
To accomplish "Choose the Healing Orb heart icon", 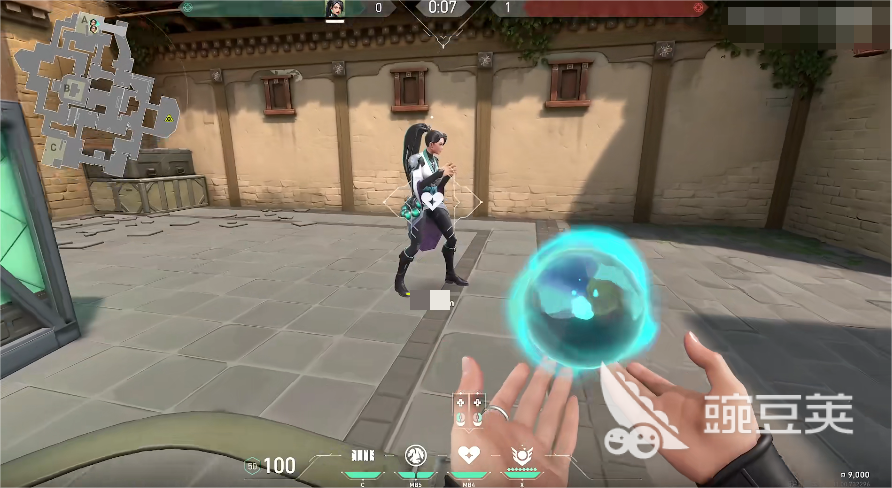I will (467, 457).
